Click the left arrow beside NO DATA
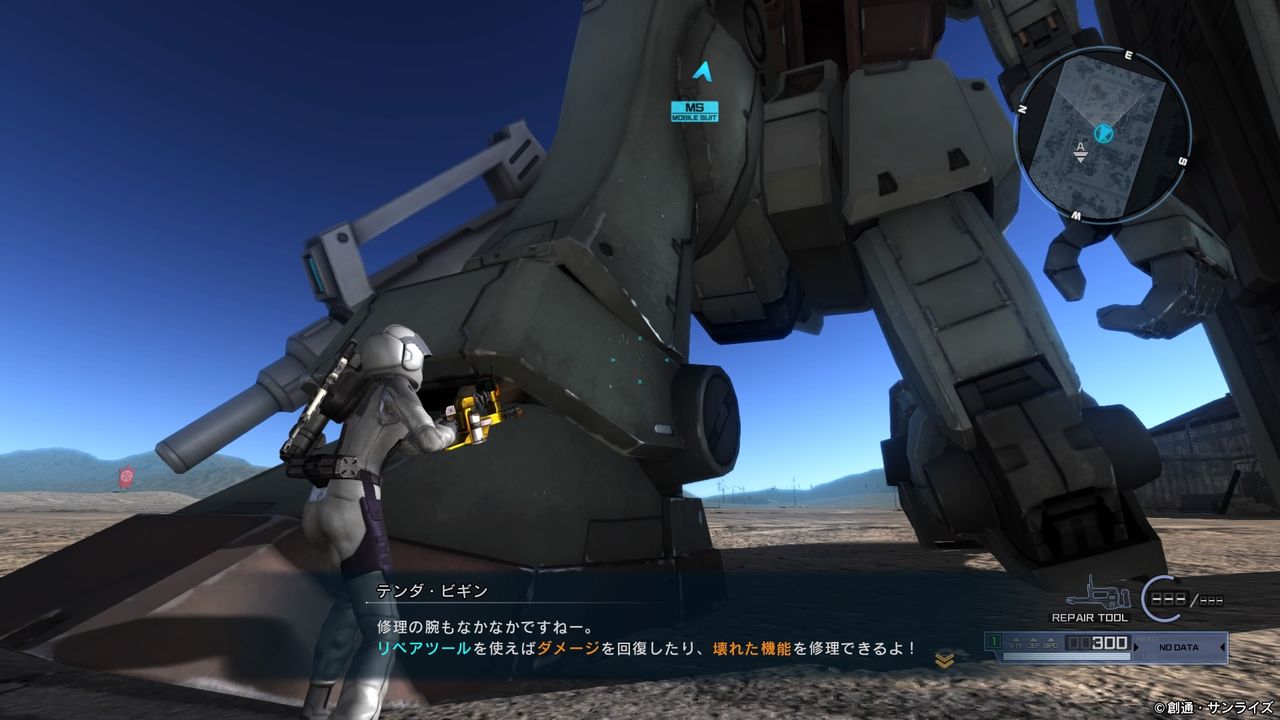The height and width of the screenshot is (720, 1280). tap(1222, 646)
